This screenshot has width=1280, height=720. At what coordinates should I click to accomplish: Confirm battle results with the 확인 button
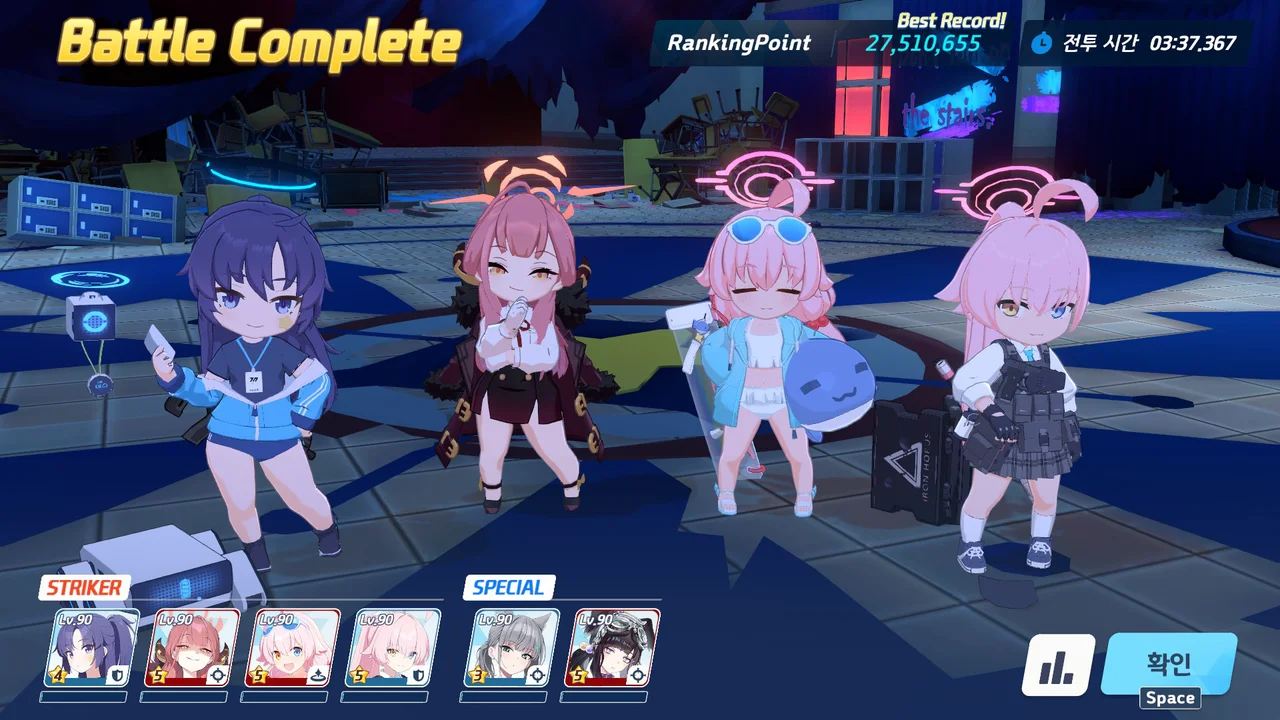point(1168,664)
